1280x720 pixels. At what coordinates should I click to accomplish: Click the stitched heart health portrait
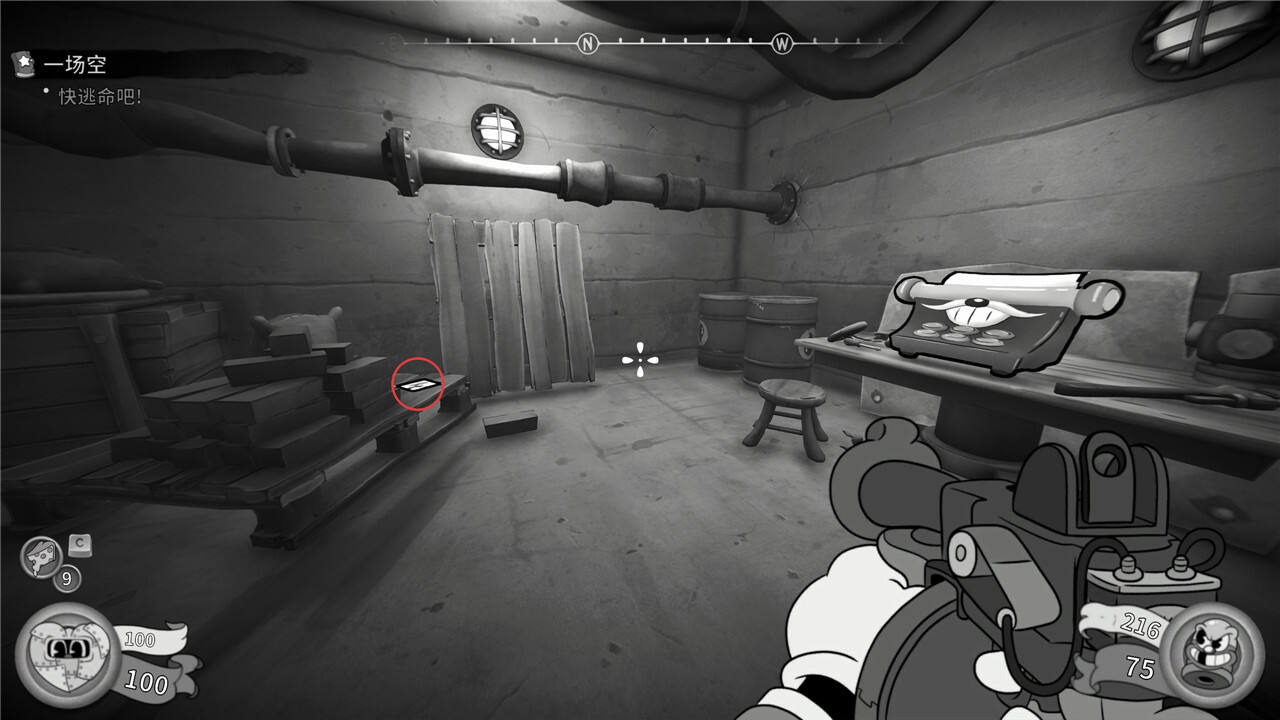point(67,653)
